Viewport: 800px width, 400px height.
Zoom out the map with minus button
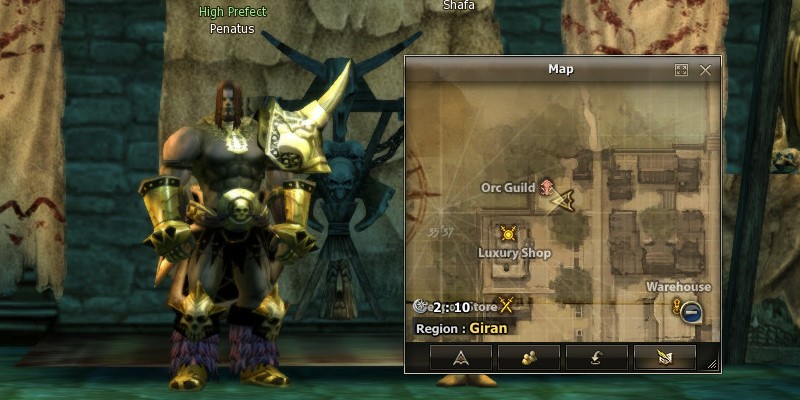[x=691, y=312]
